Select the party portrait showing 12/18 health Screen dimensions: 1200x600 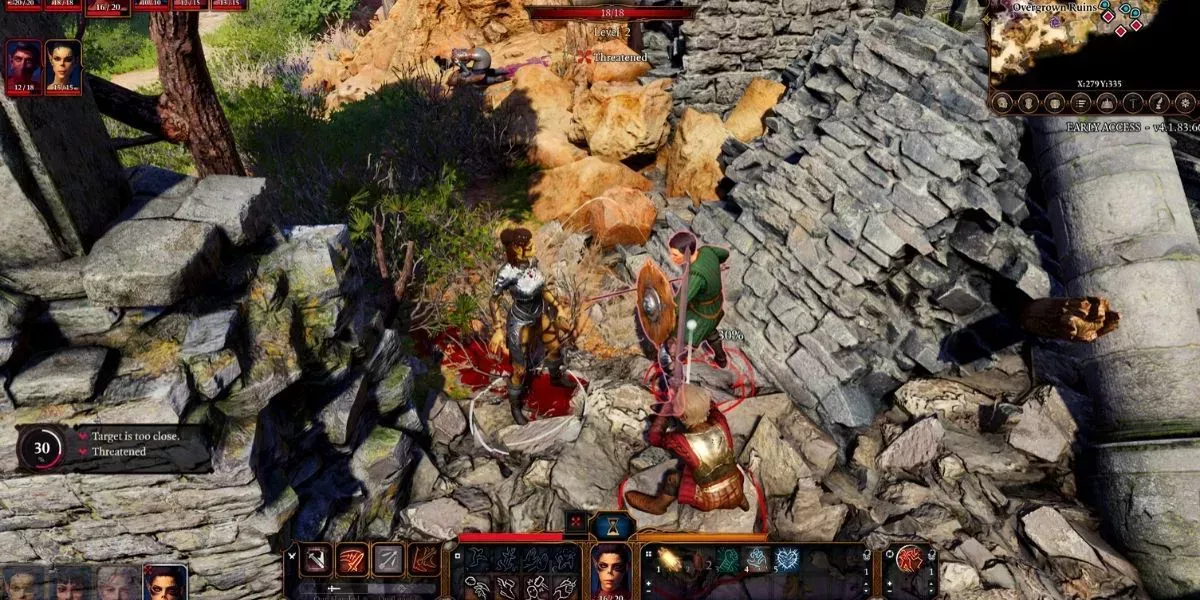tap(23, 64)
